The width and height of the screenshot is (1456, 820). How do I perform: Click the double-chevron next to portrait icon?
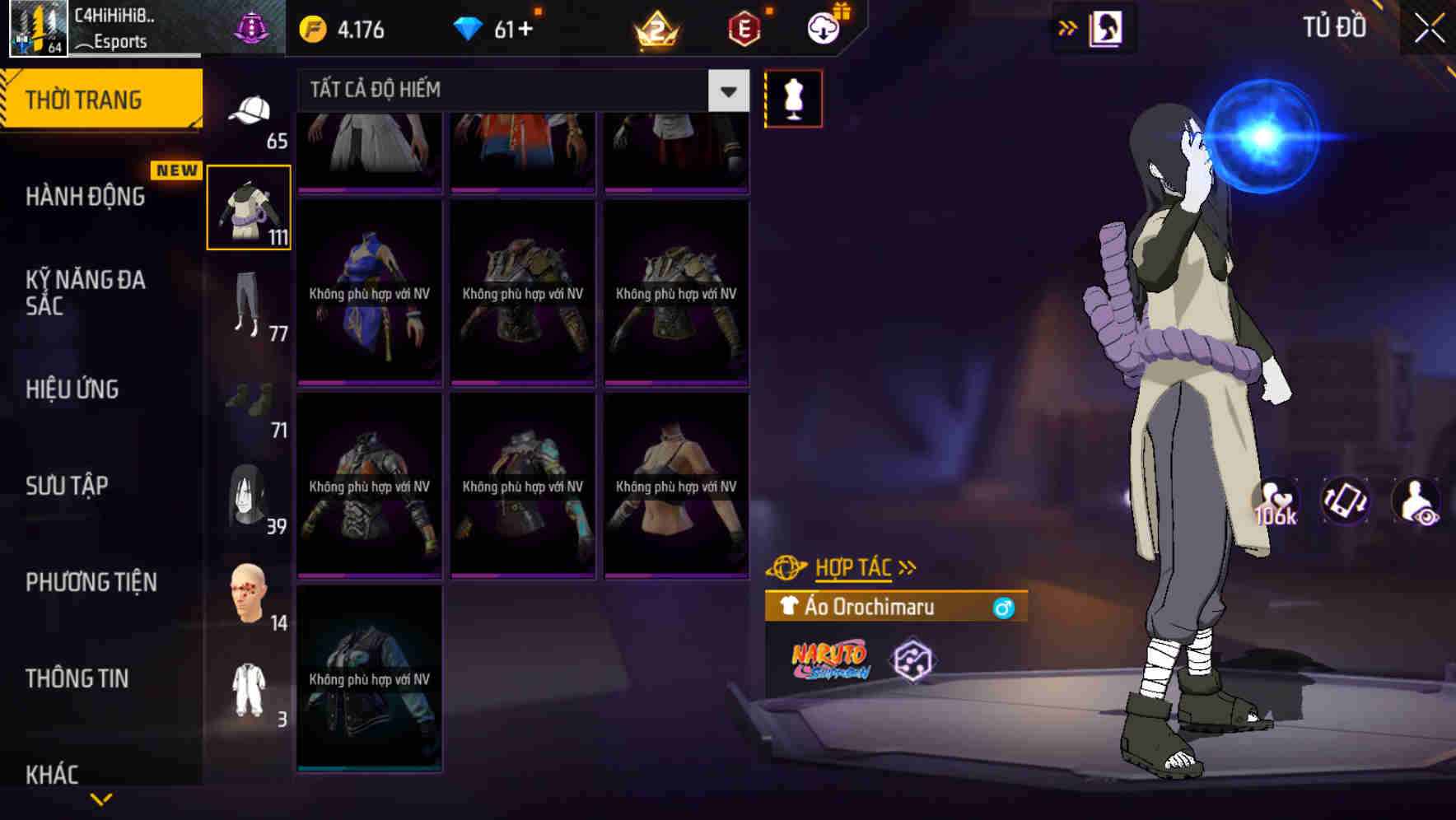click(1066, 27)
